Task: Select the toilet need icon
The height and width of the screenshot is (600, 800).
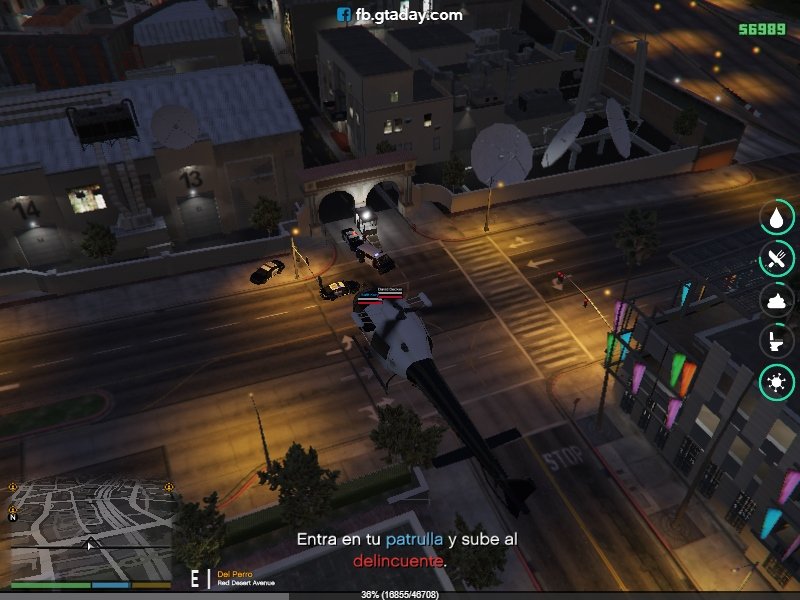Action: (775, 340)
